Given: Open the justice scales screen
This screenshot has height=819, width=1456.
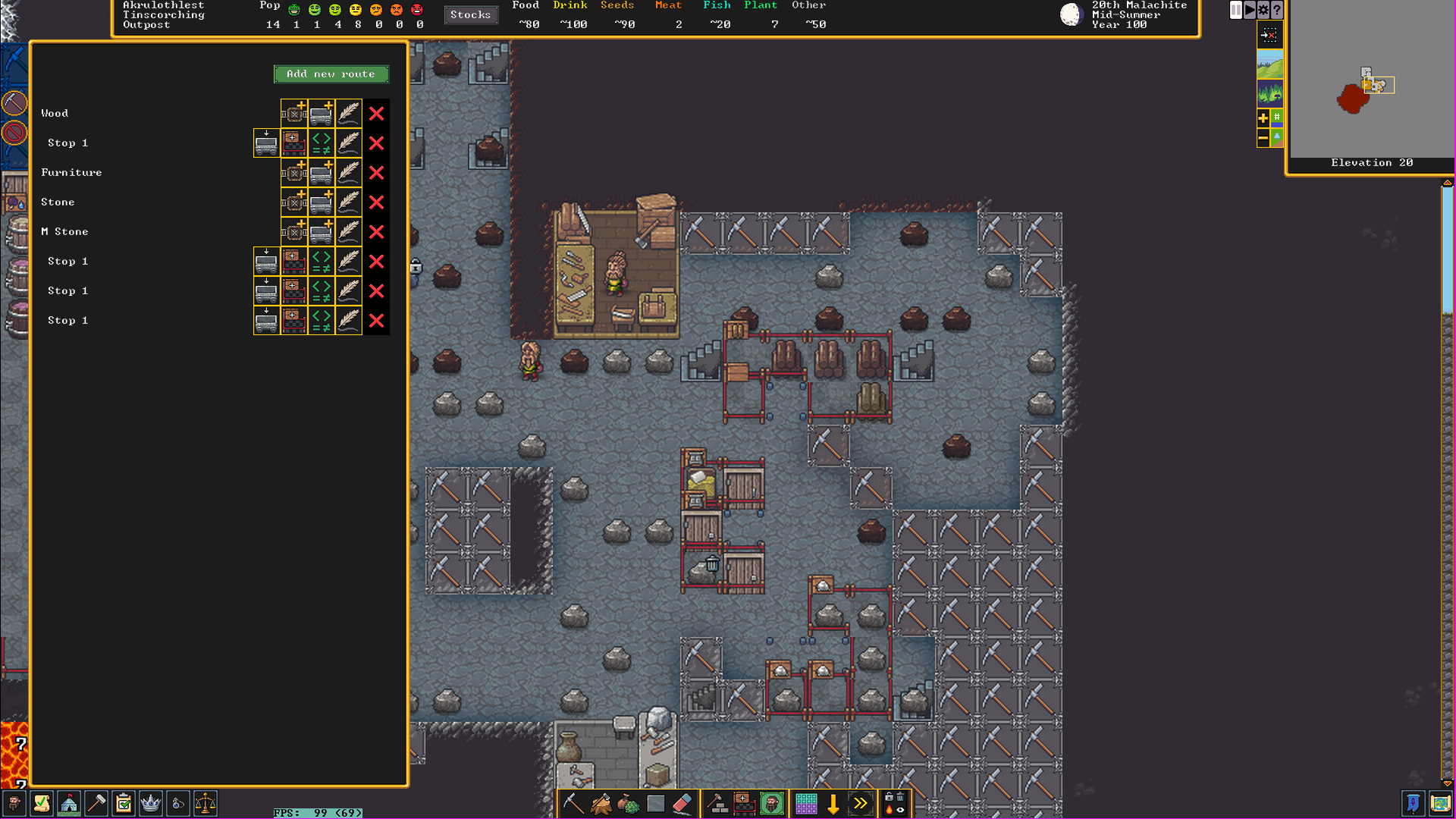Looking at the screenshot, I should [x=206, y=804].
